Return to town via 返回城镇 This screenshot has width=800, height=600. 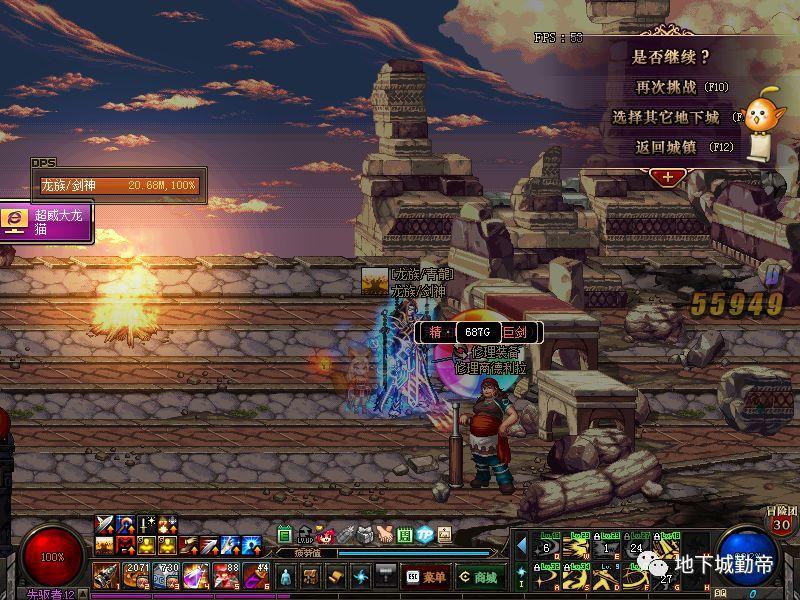666,146
